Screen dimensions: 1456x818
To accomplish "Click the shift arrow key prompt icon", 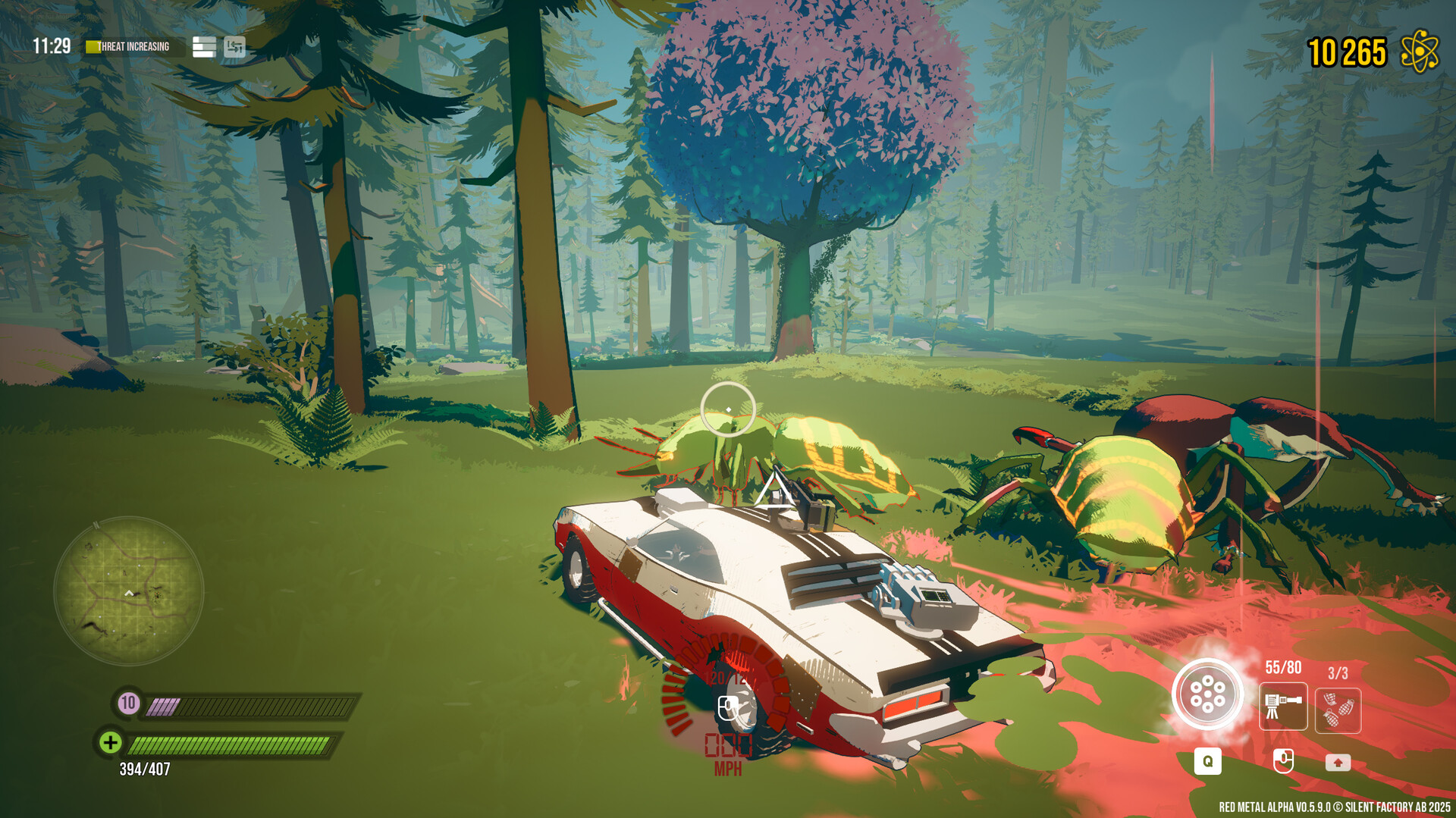I will point(1338,763).
